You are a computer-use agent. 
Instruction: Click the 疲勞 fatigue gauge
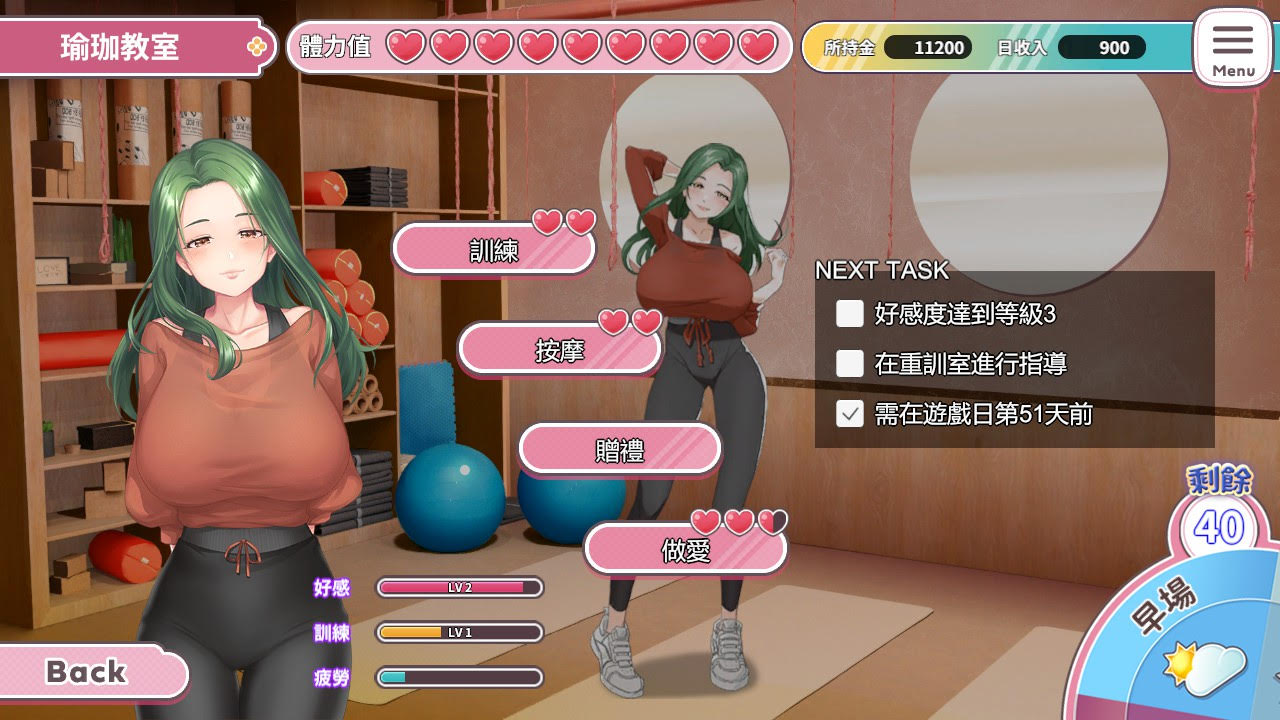458,678
